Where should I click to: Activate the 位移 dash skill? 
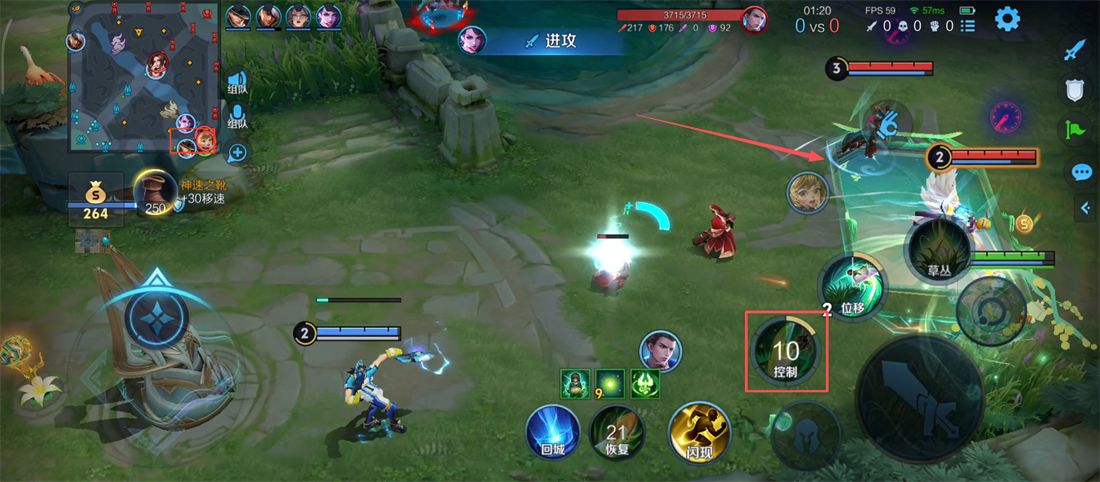(x=851, y=287)
